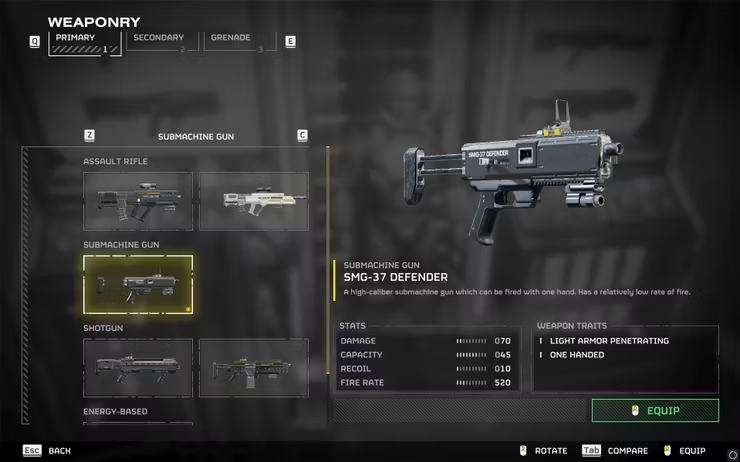Open the Secondary weapon tab
Image resolution: width=740 pixels, height=462 pixels.
point(159,42)
